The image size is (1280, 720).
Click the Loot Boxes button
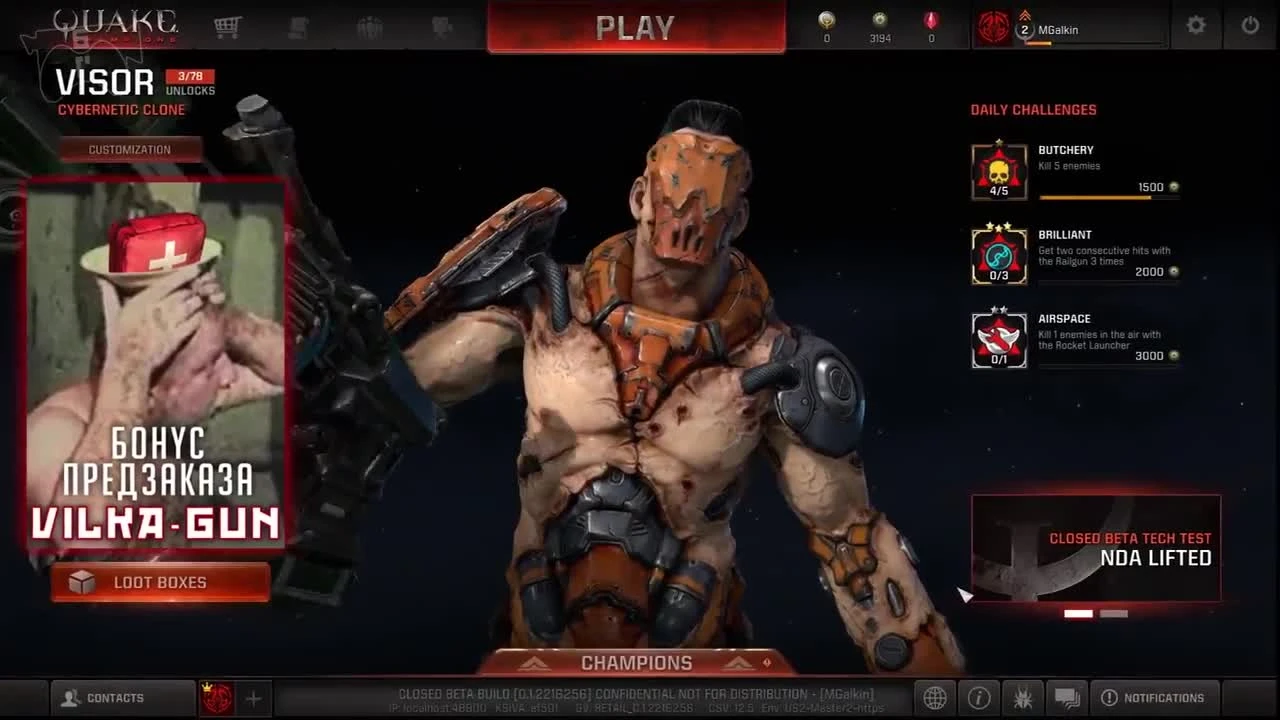tap(158, 580)
